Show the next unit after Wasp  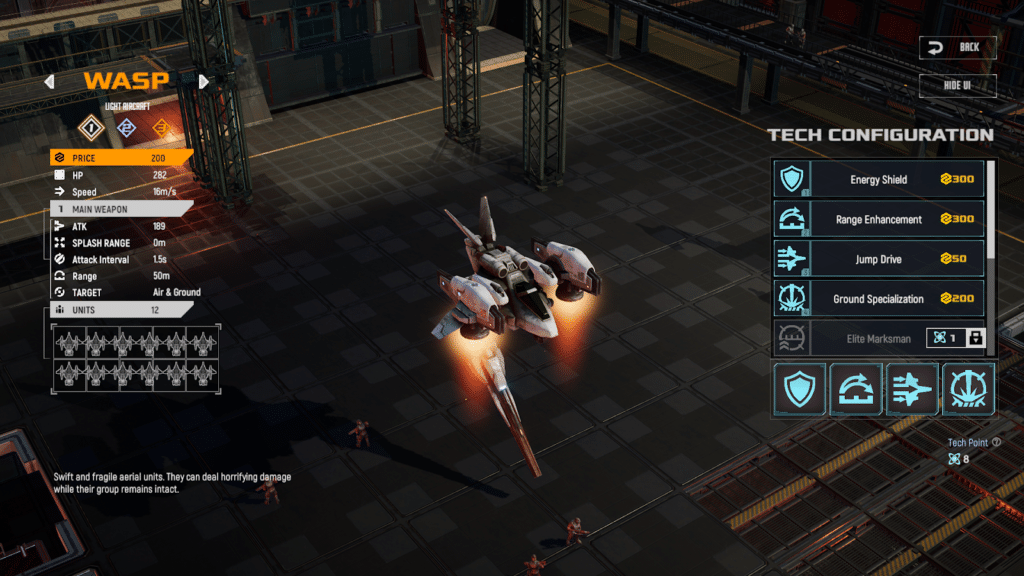[204, 82]
